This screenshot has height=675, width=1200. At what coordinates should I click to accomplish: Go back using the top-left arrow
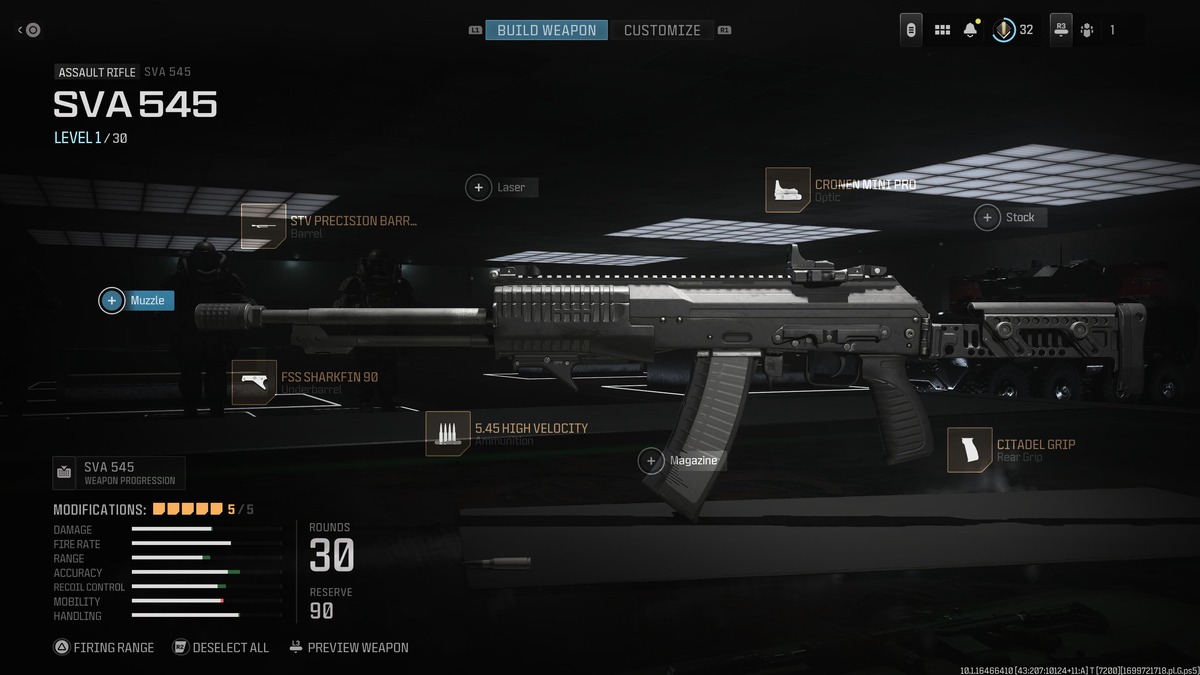pos(28,30)
